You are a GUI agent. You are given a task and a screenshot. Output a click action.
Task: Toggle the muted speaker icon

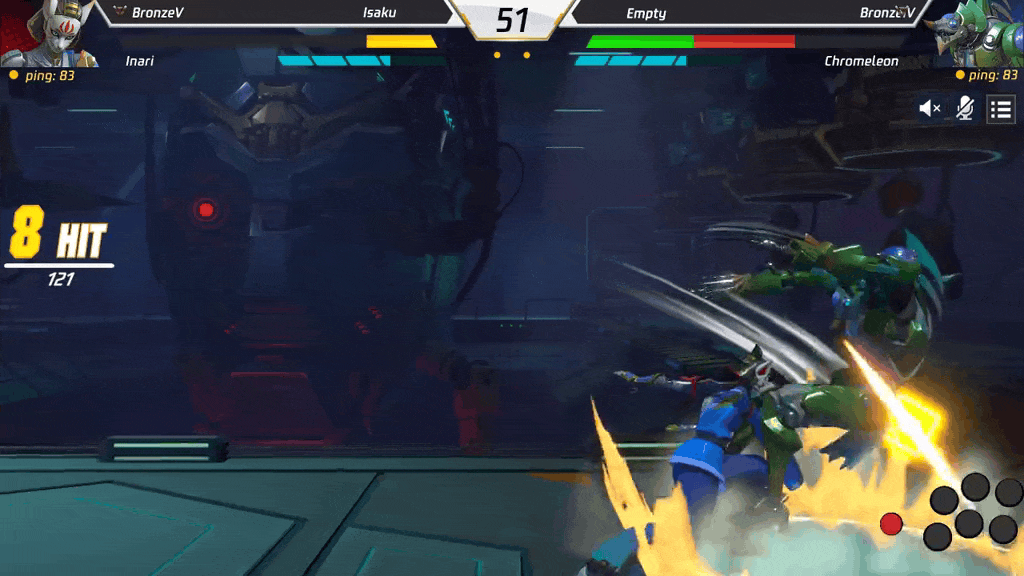pos(931,109)
